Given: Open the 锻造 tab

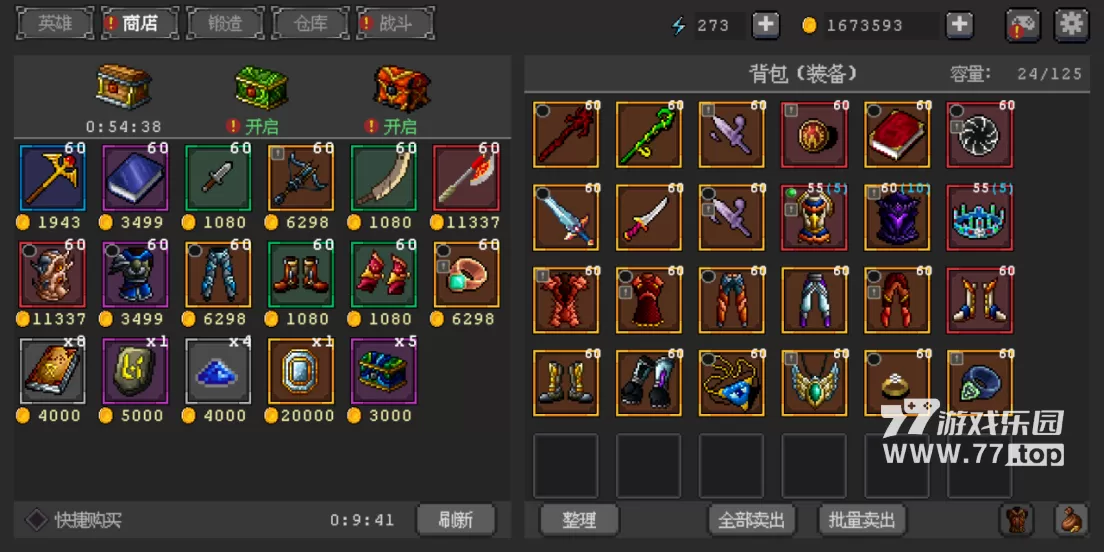Looking at the screenshot, I should pos(226,23).
